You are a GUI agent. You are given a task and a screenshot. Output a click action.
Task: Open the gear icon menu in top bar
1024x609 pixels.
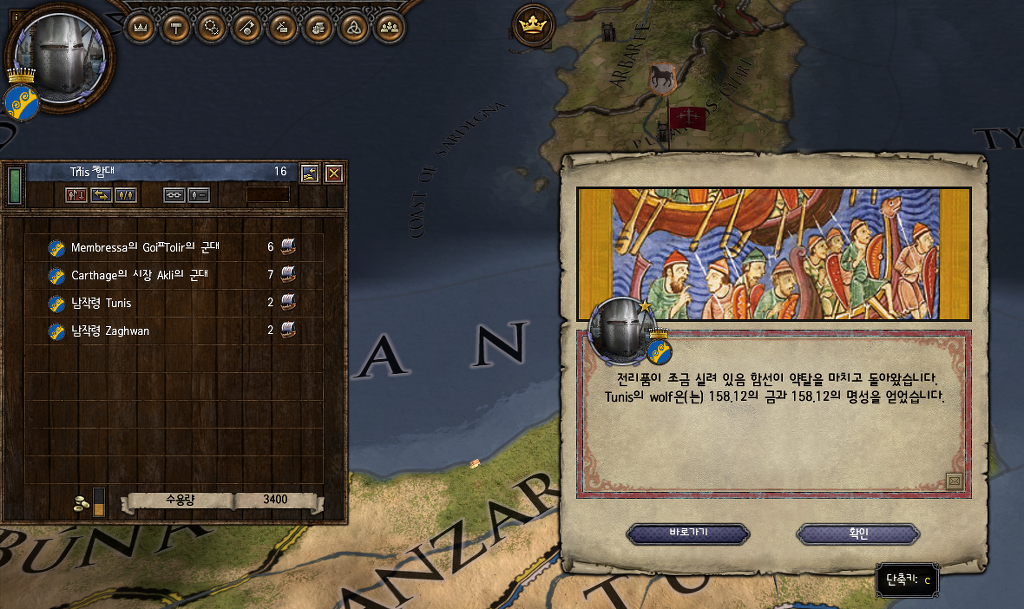pos(212,28)
